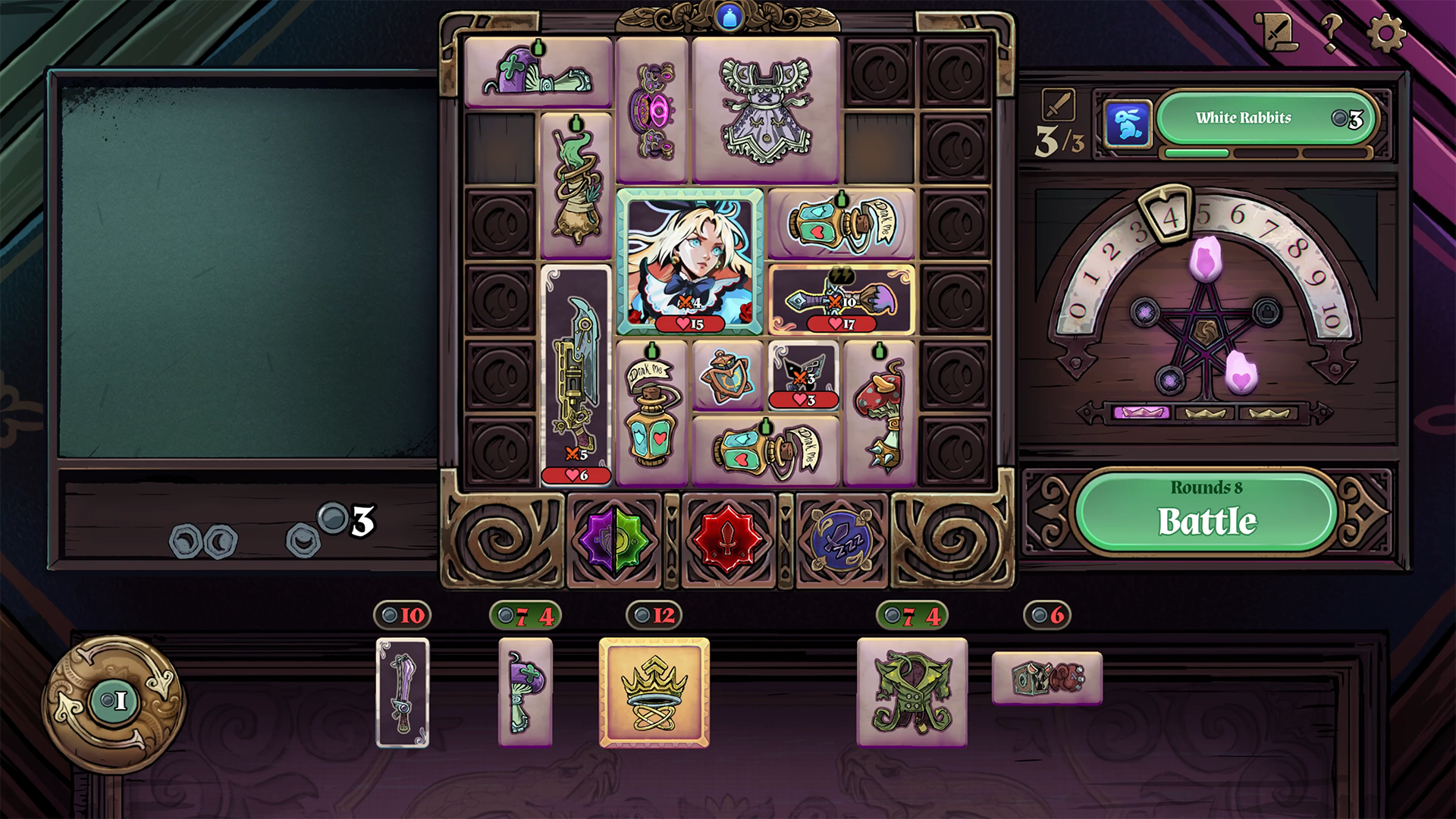Toggle the purple and green emblem button
This screenshot has width=1456, height=819.
click(x=614, y=540)
